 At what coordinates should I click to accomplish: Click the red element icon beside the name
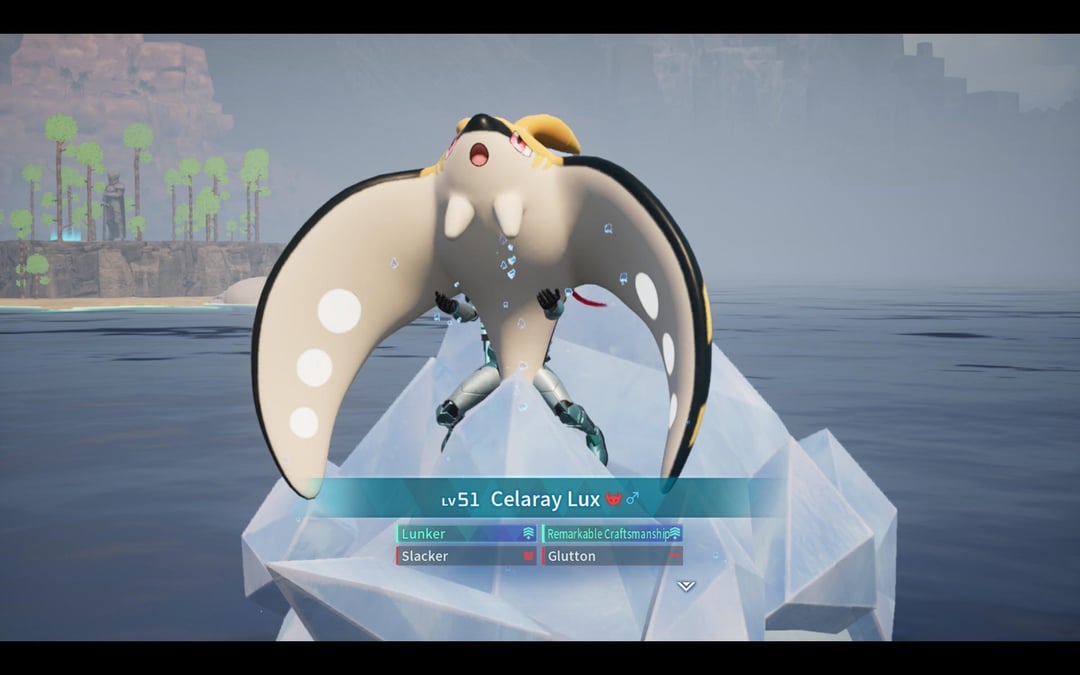[x=614, y=499]
